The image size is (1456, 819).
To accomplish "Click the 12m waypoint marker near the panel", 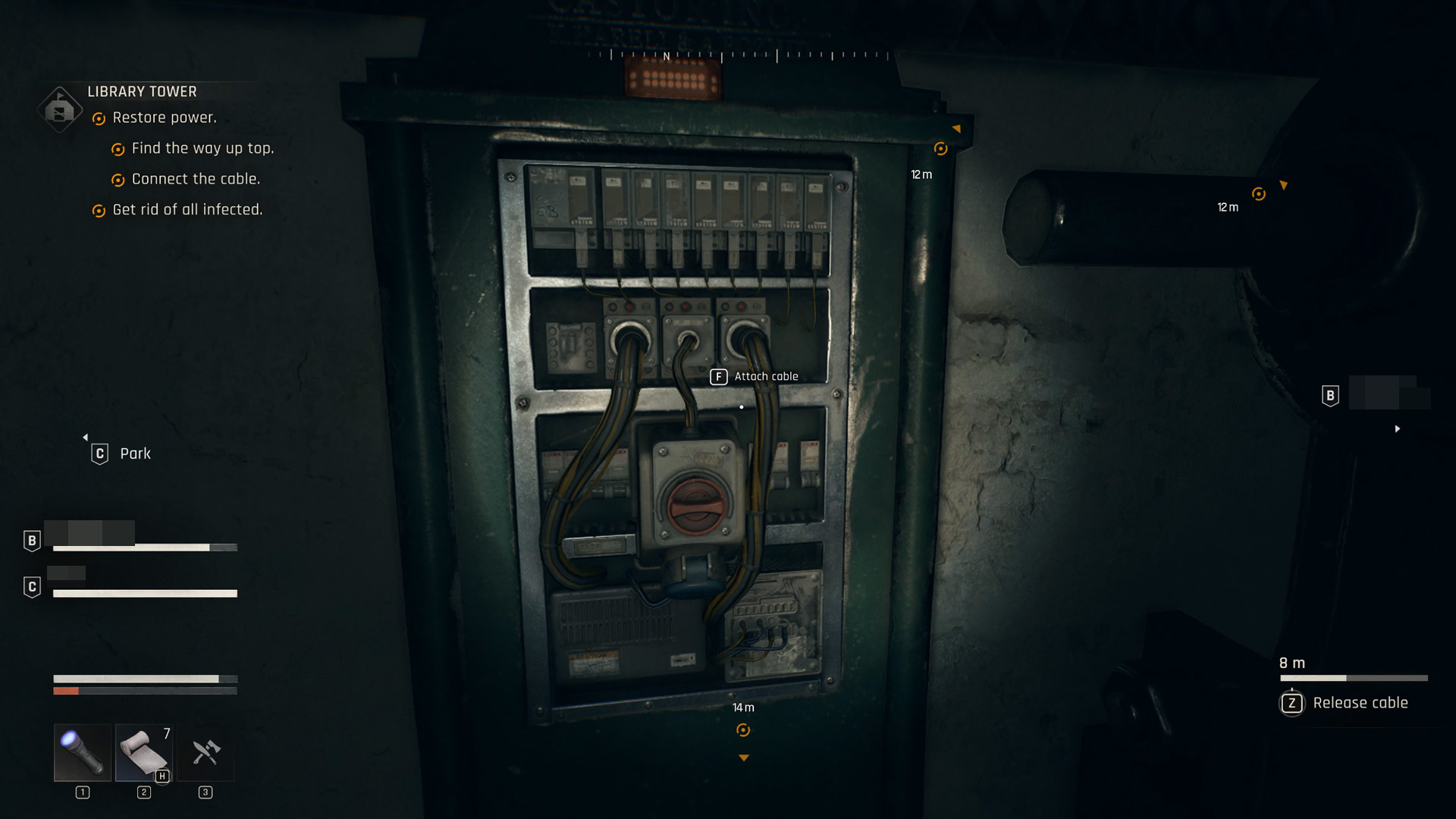I will pyautogui.click(x=940, y=149).
